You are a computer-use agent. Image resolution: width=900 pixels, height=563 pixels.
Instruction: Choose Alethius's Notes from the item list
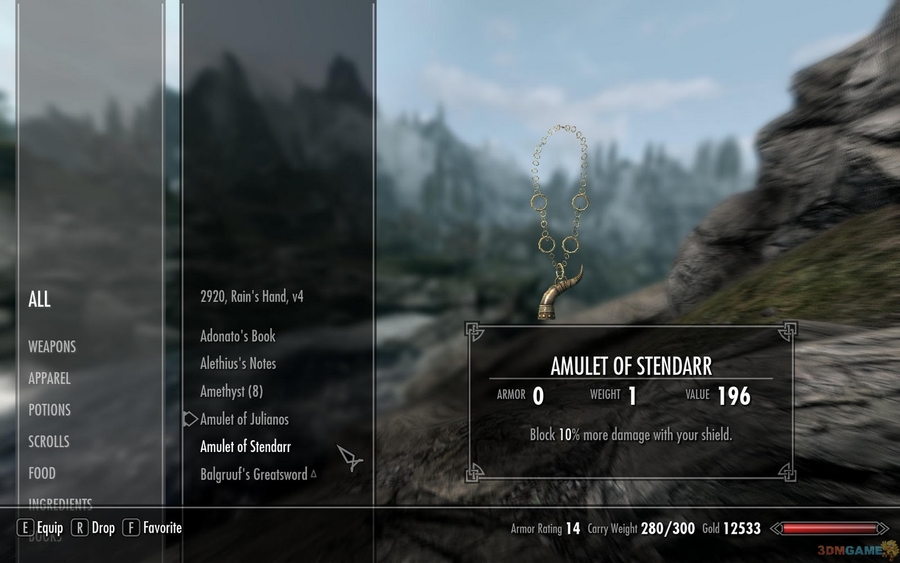point(238,363)
